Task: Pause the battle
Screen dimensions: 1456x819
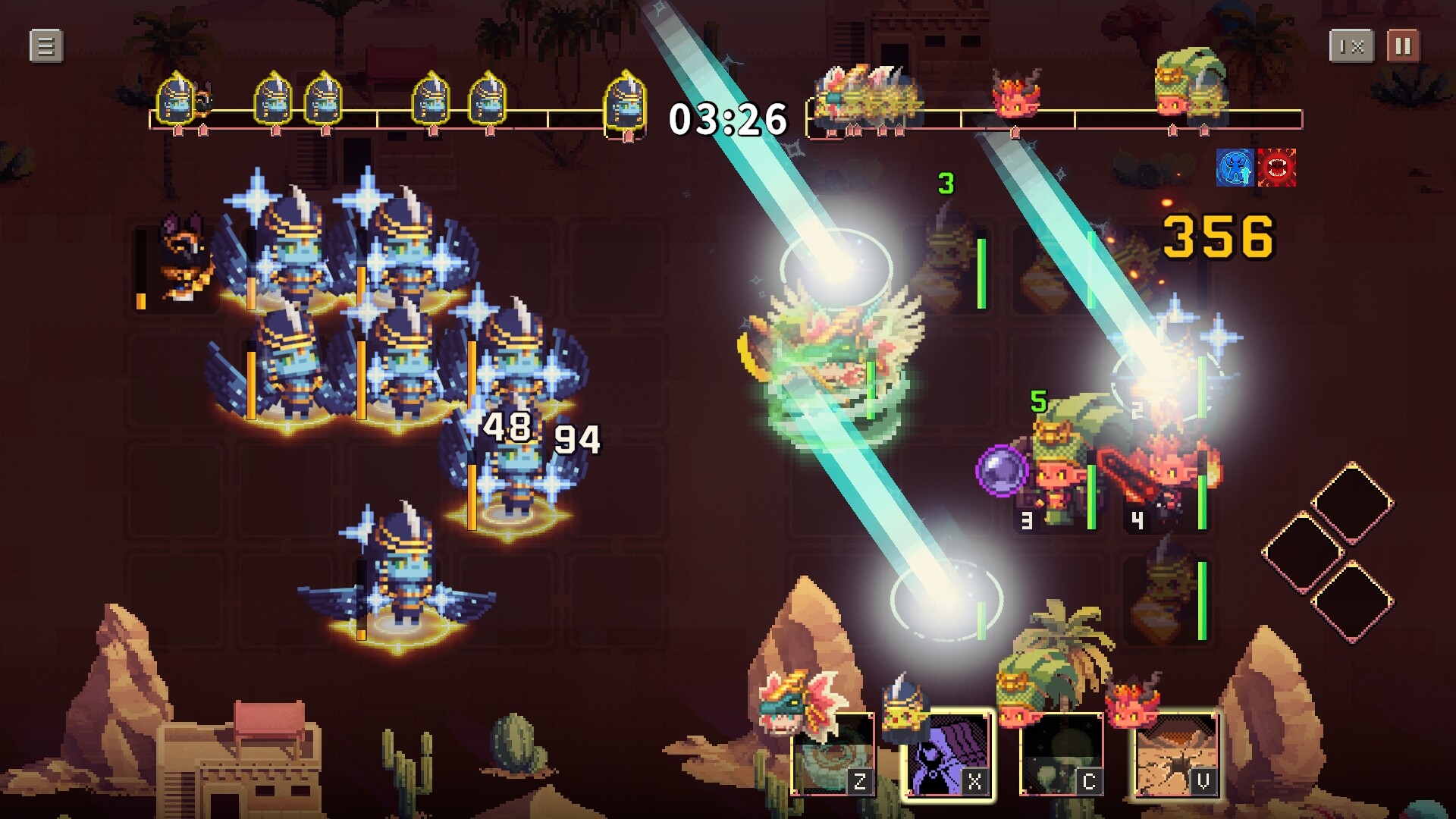Action: click(x=1403, y=46)
